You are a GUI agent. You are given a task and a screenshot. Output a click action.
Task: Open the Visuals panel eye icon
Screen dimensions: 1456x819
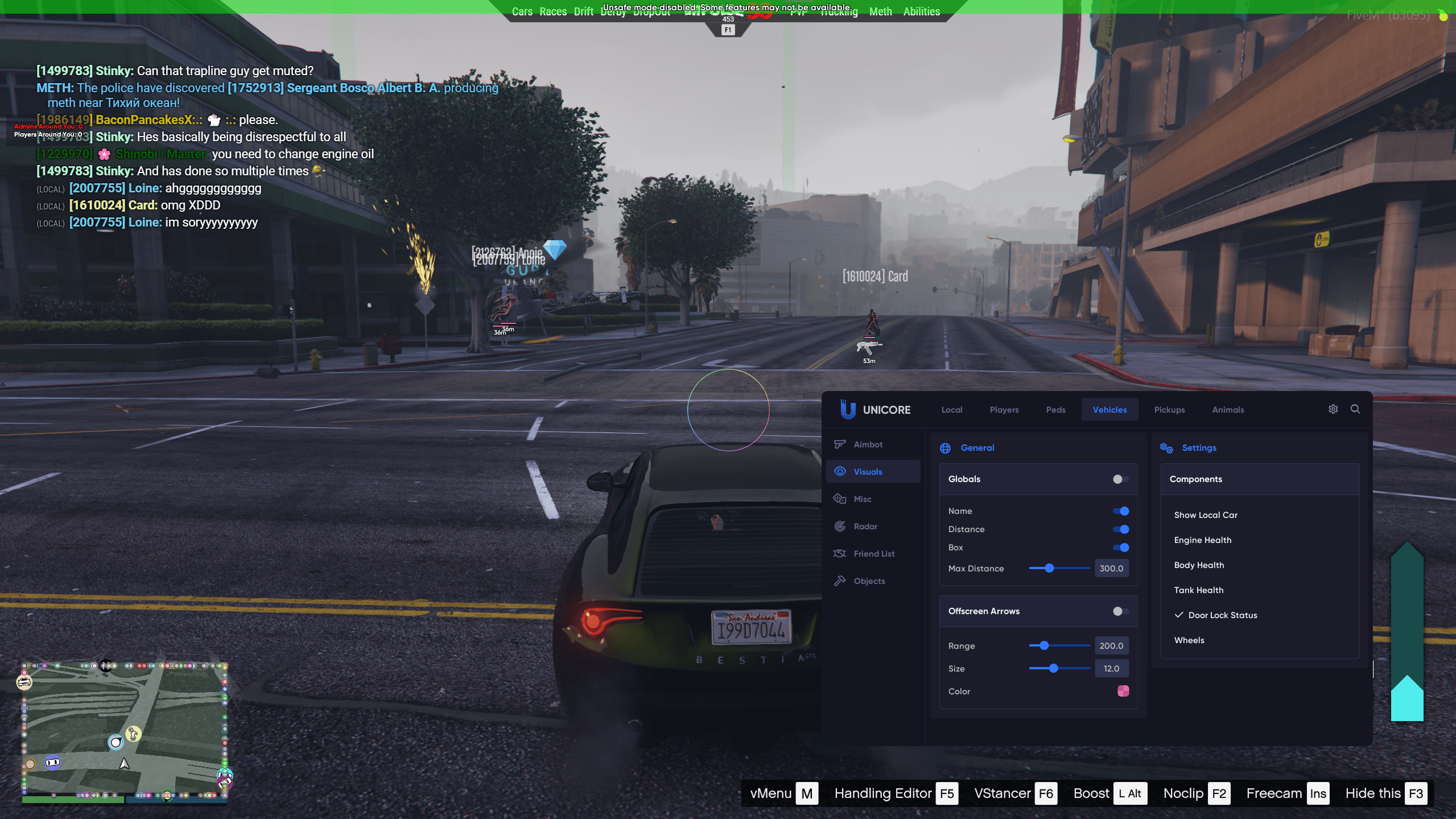pos(840,471)
